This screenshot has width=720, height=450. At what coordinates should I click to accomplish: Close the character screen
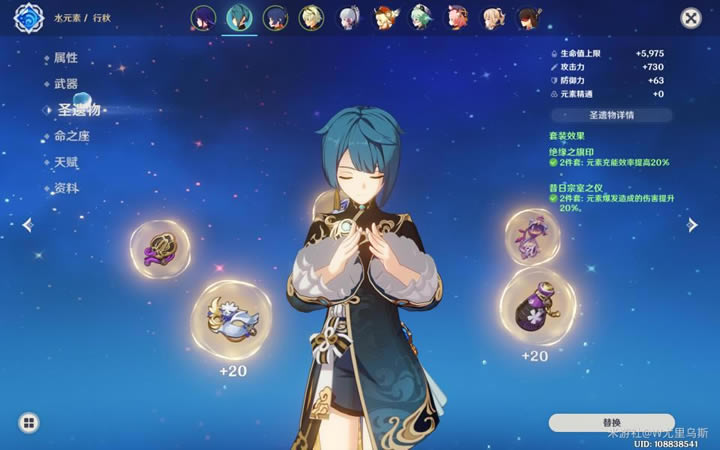(x=690, y=17)
